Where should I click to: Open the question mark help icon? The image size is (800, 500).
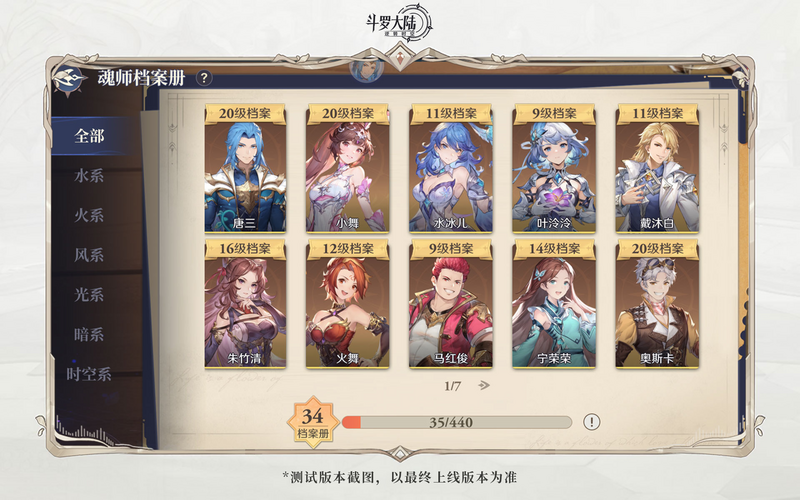click(x=204, y=78)
